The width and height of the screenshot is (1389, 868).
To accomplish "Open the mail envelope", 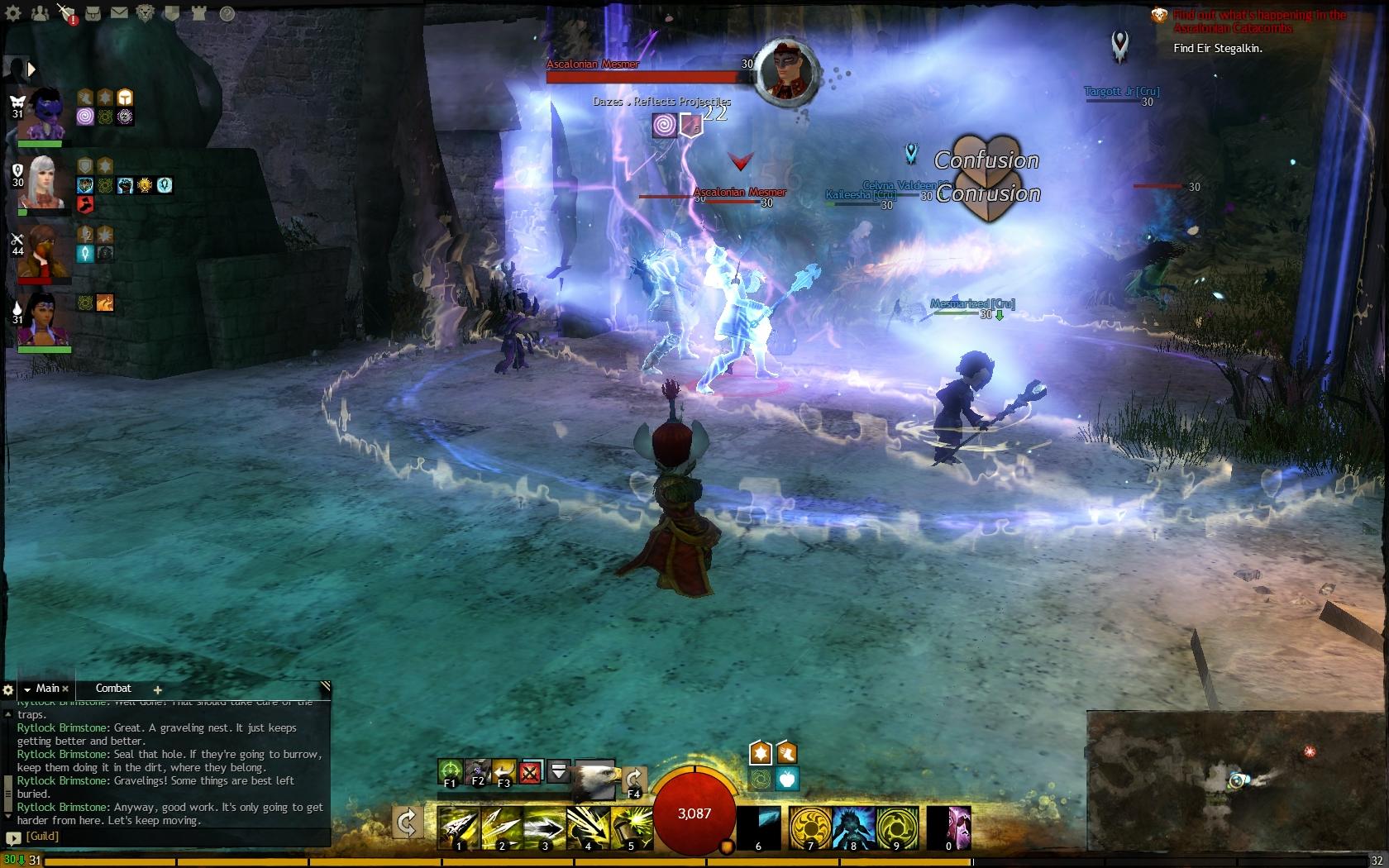I will pos(119,13).
